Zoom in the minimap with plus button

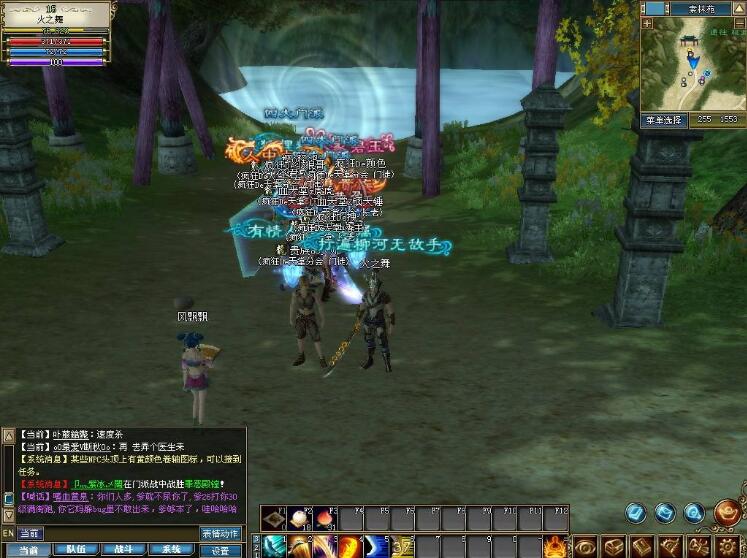[x=646, y=24]
